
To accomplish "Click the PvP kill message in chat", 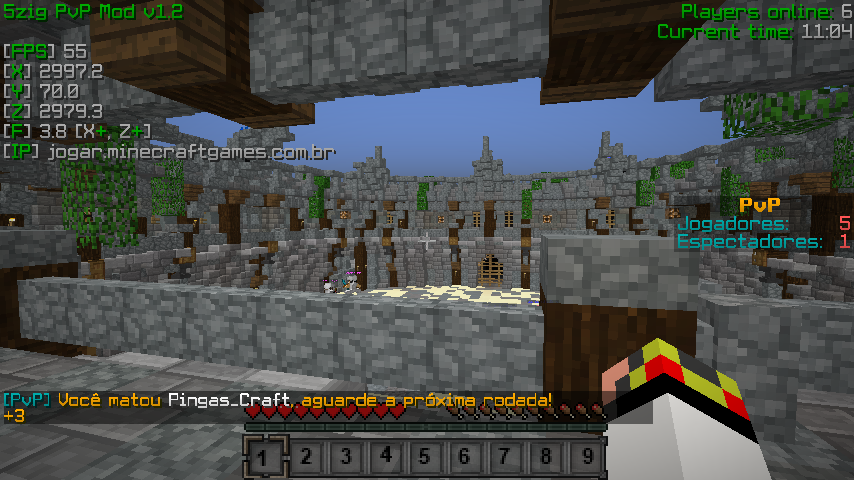I will 277,399.
